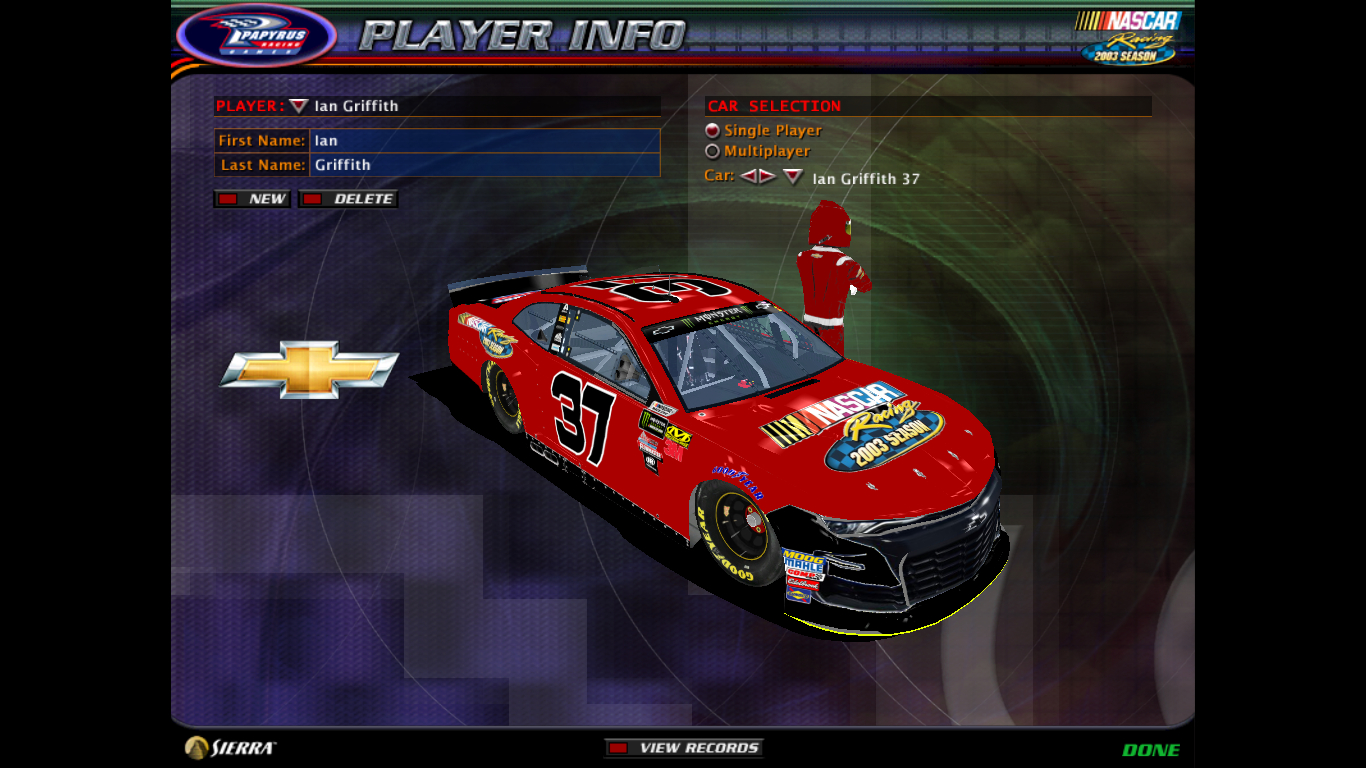Switch to the previous car

click(748, 177)
